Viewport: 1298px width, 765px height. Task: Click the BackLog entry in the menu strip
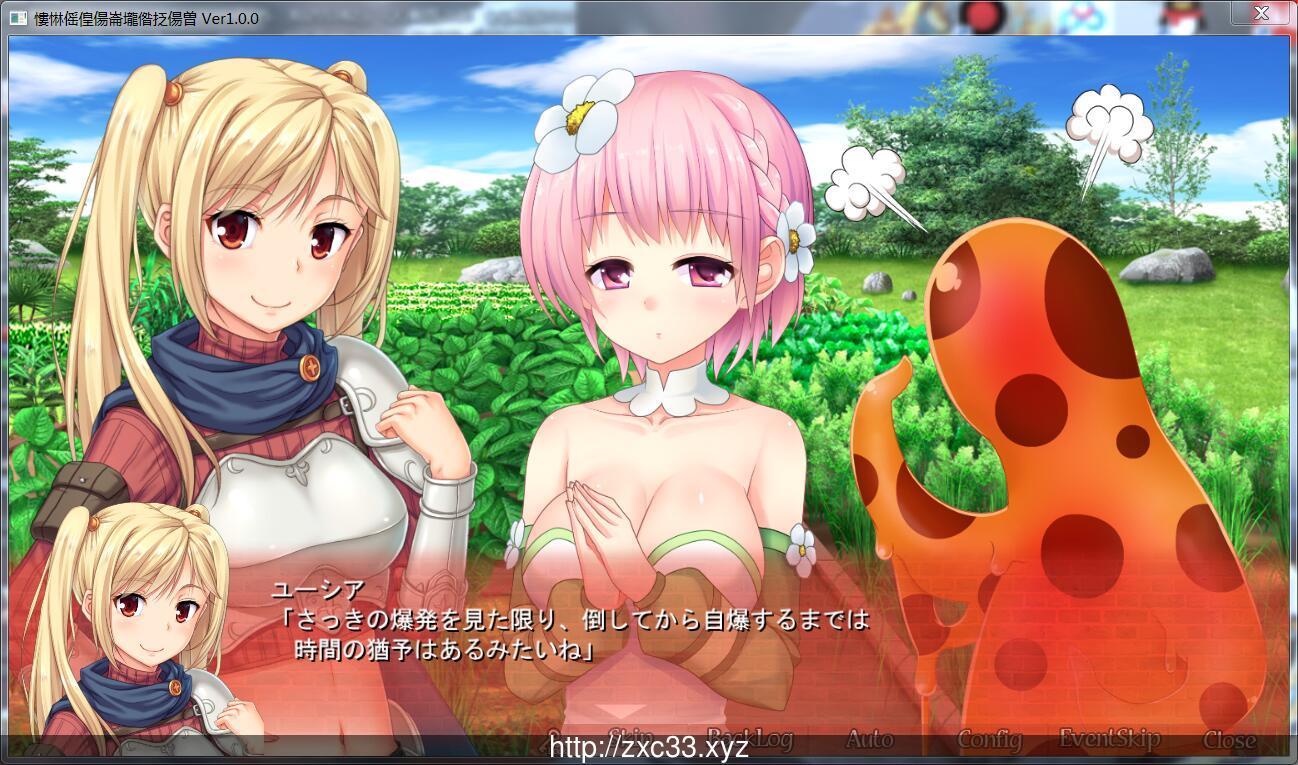click(749, 737)
